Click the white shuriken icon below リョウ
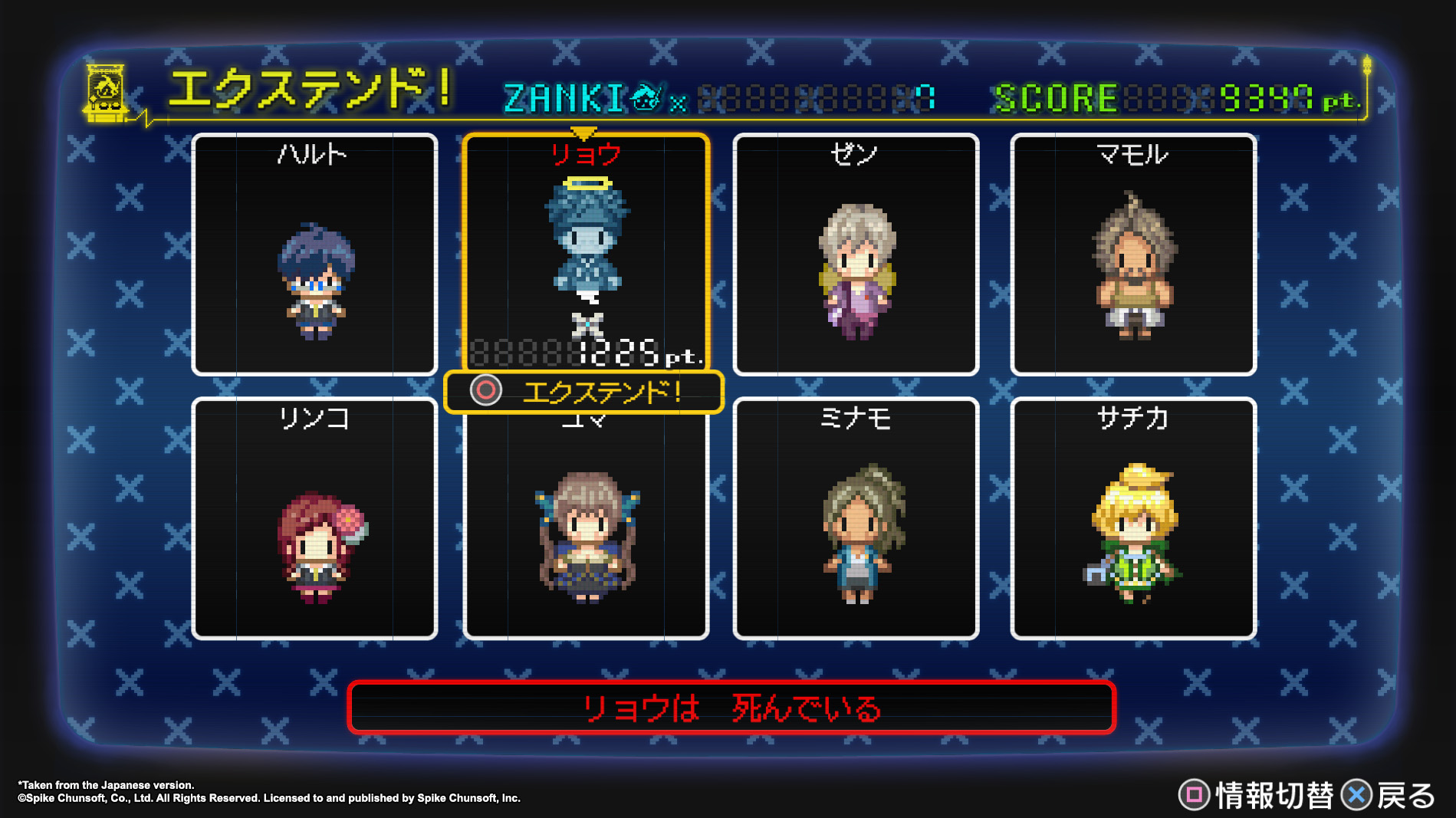 [586, 324]
